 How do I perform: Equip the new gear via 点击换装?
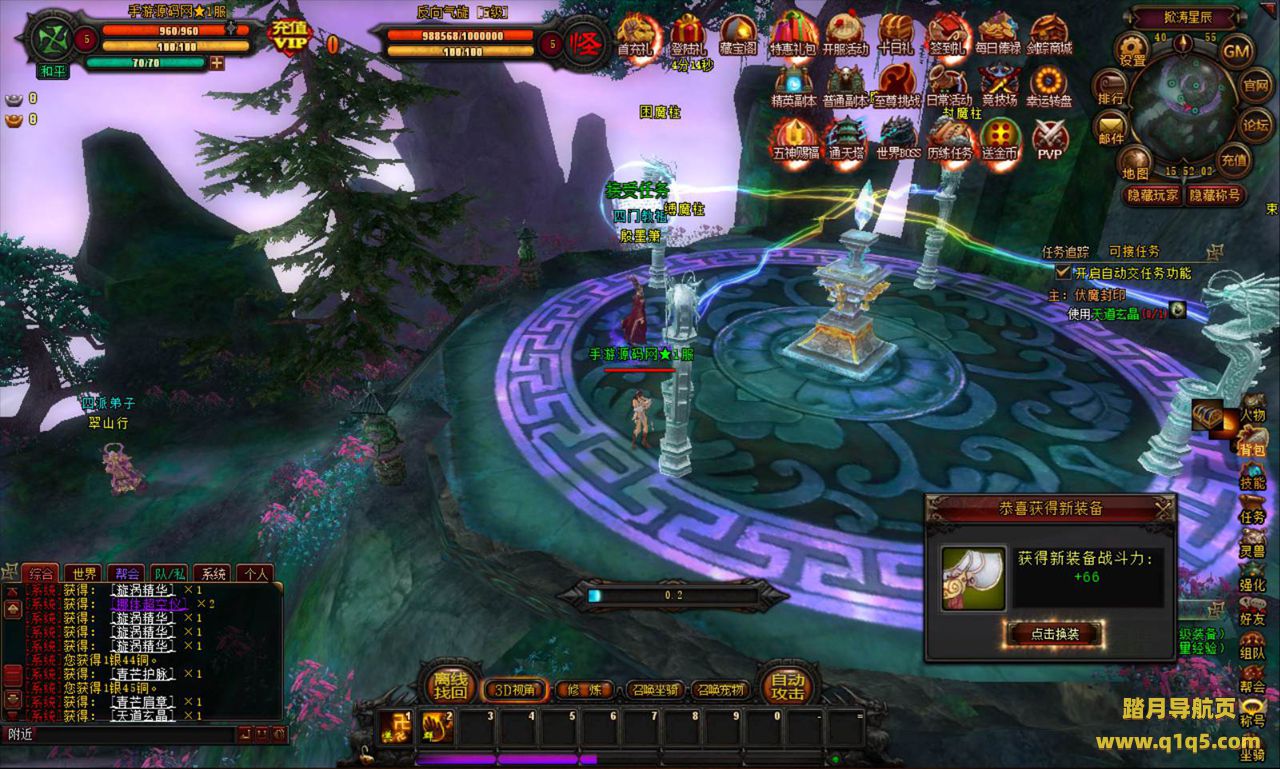1052,633
